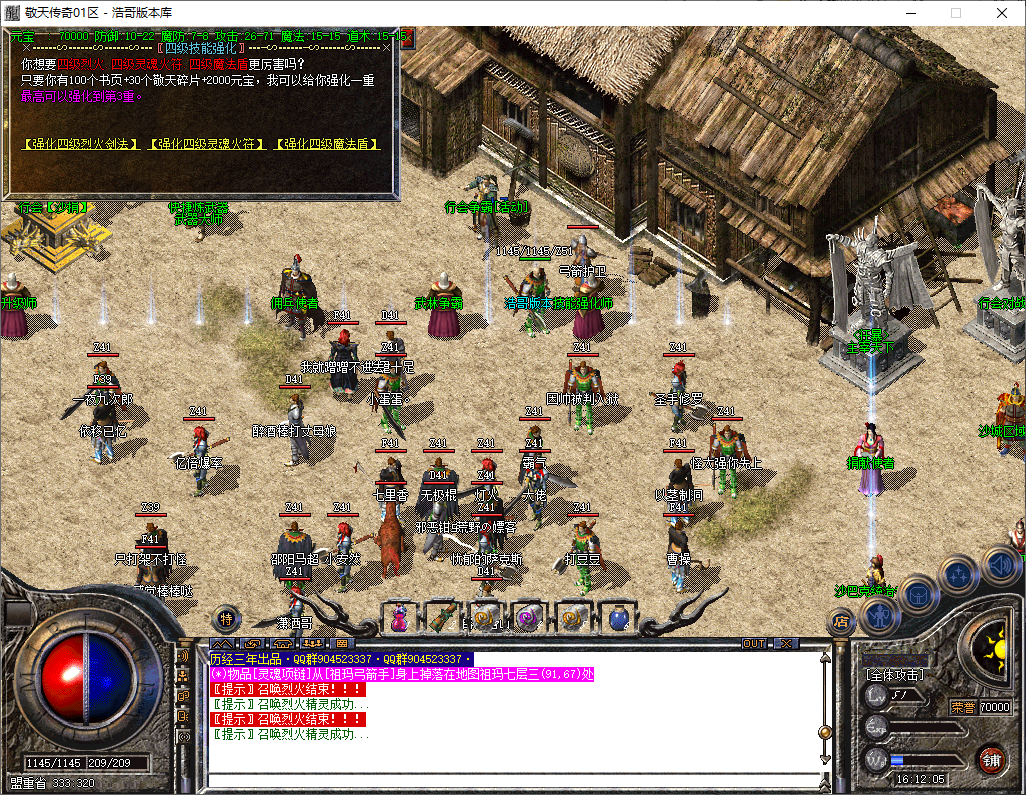Open the 店 shop button

(841, 621)
